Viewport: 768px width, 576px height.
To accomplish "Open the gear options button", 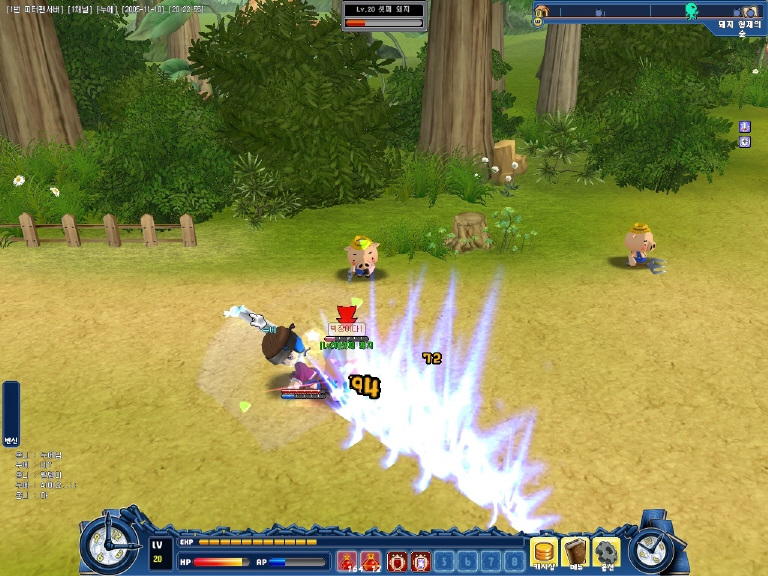I will click(x=606, y=551).
